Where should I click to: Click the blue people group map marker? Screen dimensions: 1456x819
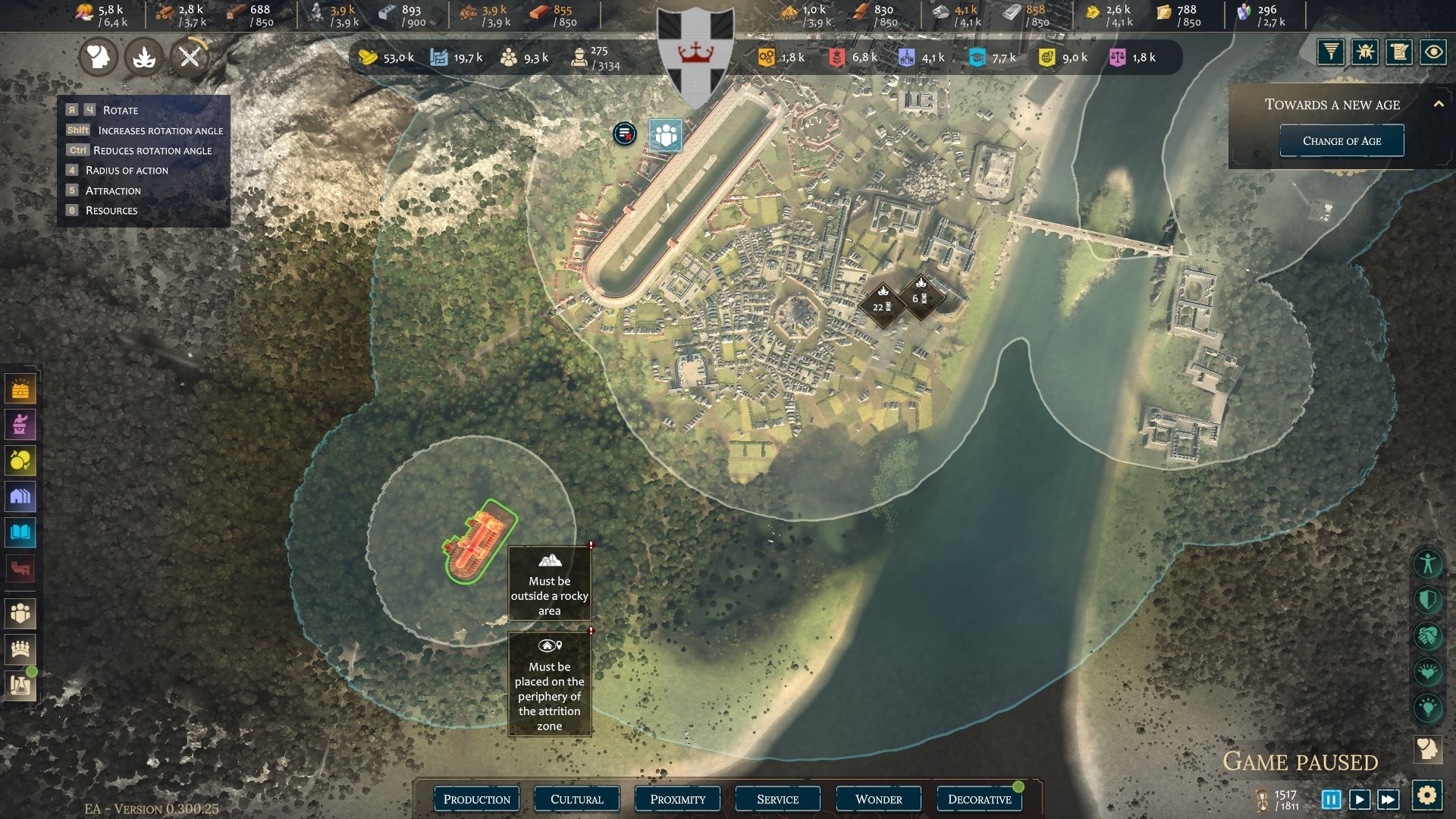(665, 136)
